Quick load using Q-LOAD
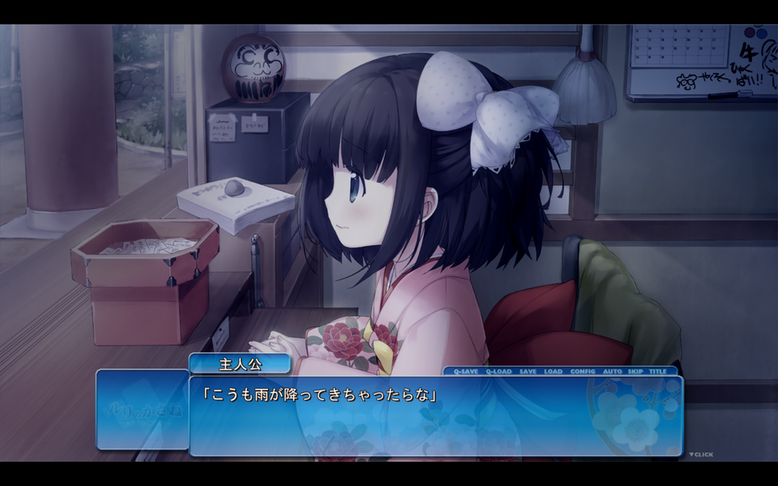Viewport: 778px width, 486px height. point(498,371)
